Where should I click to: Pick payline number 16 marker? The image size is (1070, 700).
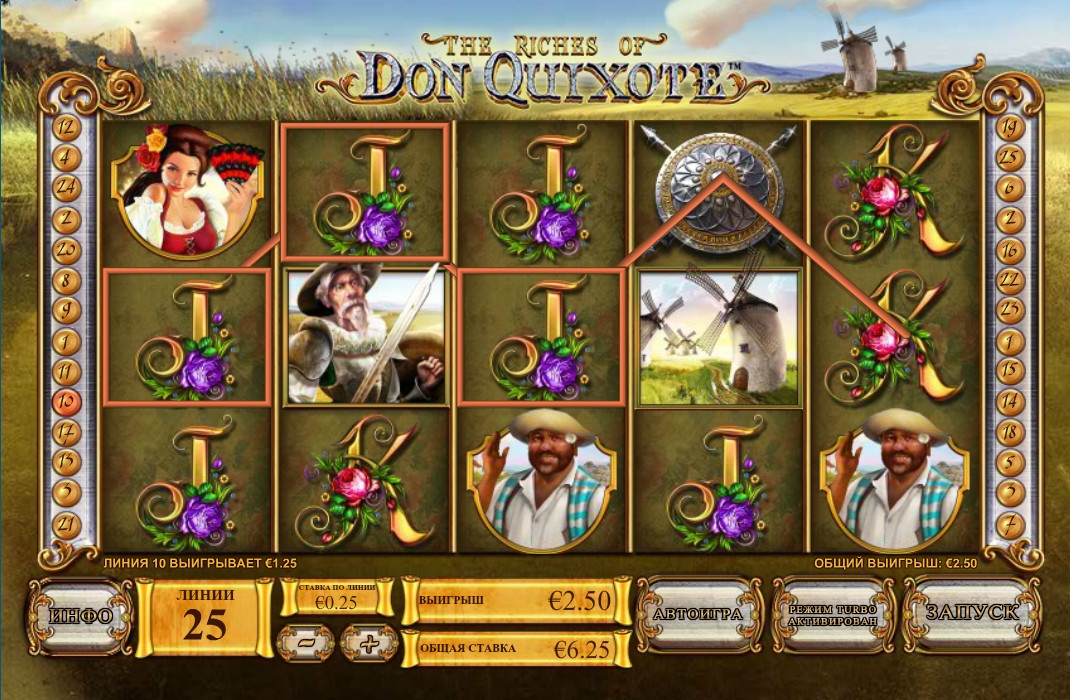point(1010,249)
